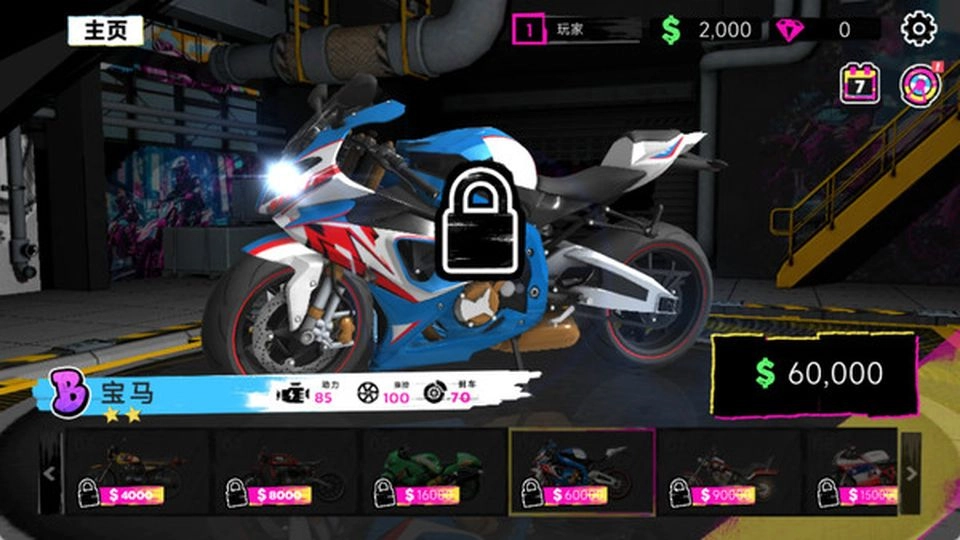The width and height of the screenshot is (960, 540).
Task: Show previous bikes with left arrow
Action: [x=50, y=473]
